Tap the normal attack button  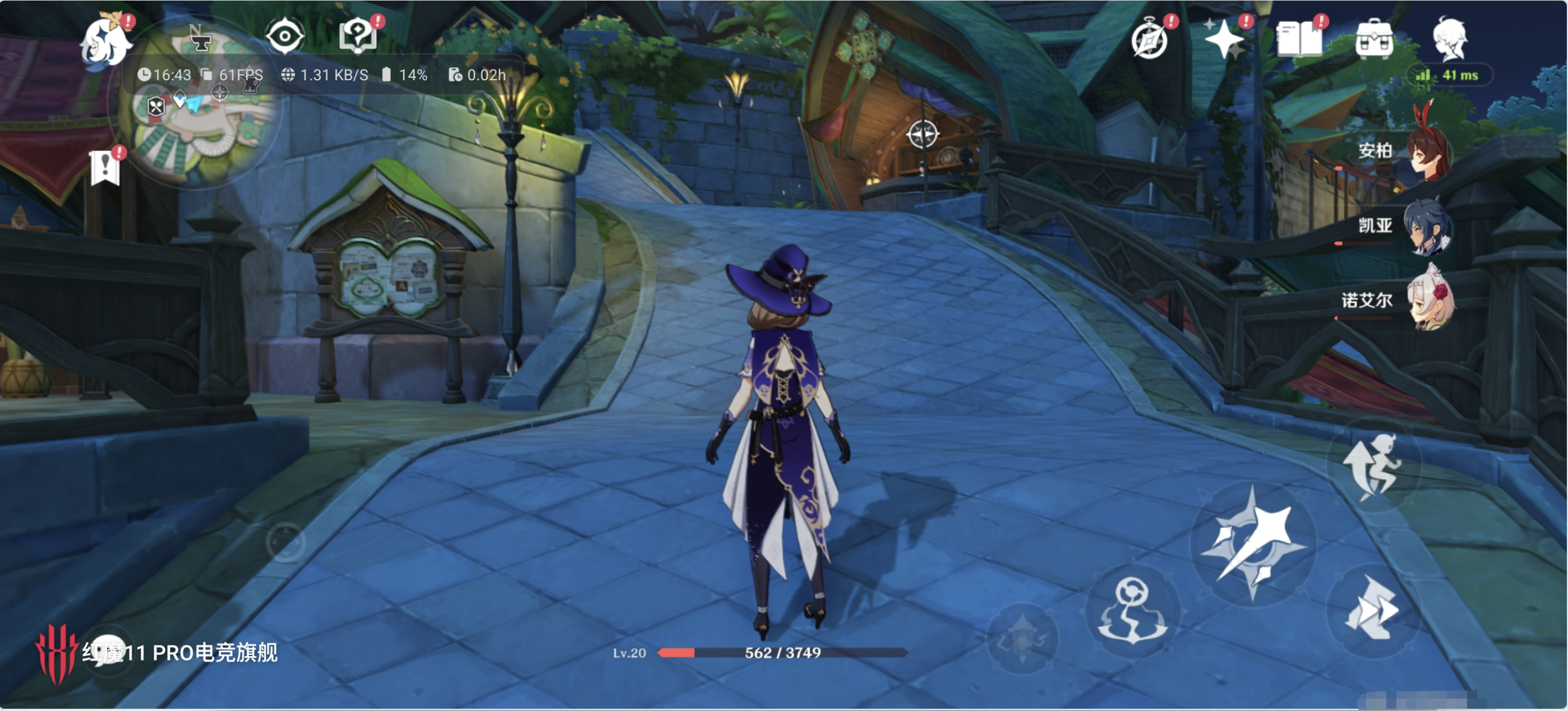pos(1253,543)
